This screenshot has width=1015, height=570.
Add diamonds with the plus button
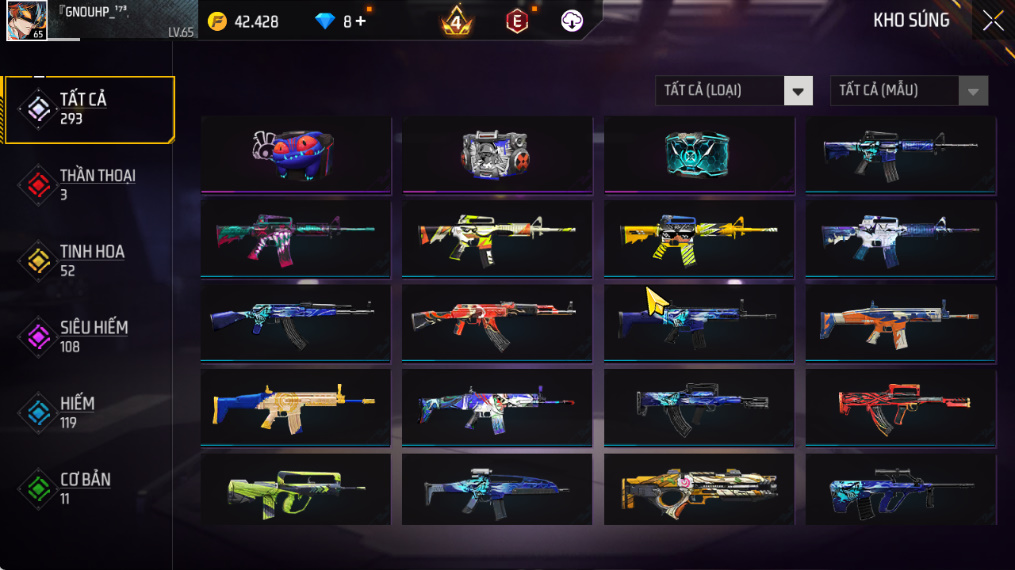click(360, 21)
